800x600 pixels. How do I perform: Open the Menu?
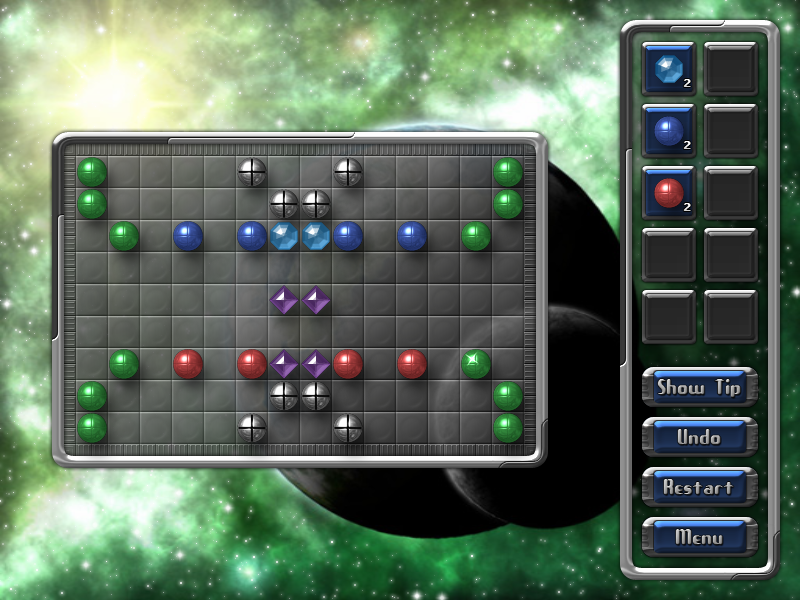[699, 537]
